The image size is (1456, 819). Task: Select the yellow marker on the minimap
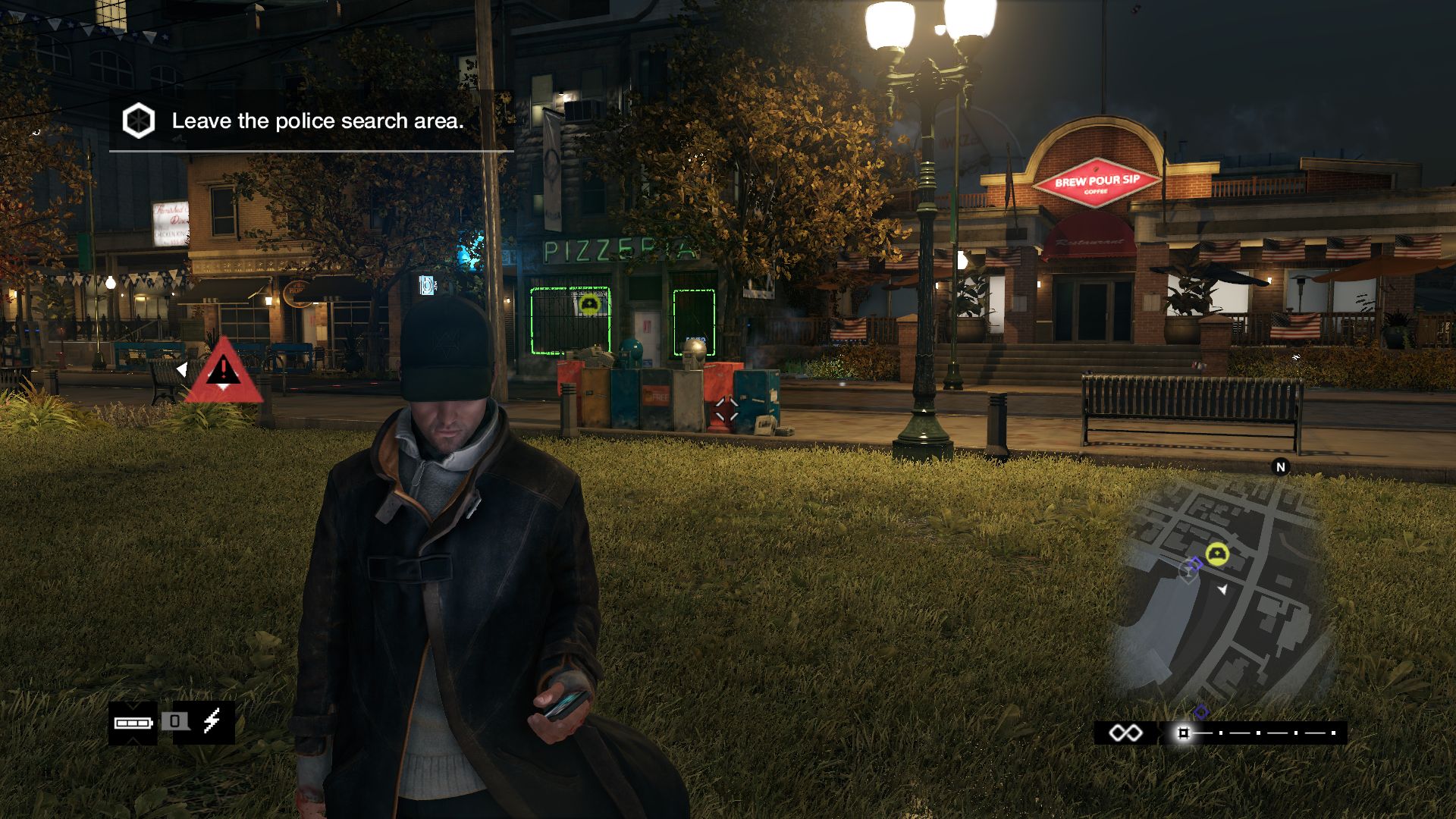pos(1217,554)
